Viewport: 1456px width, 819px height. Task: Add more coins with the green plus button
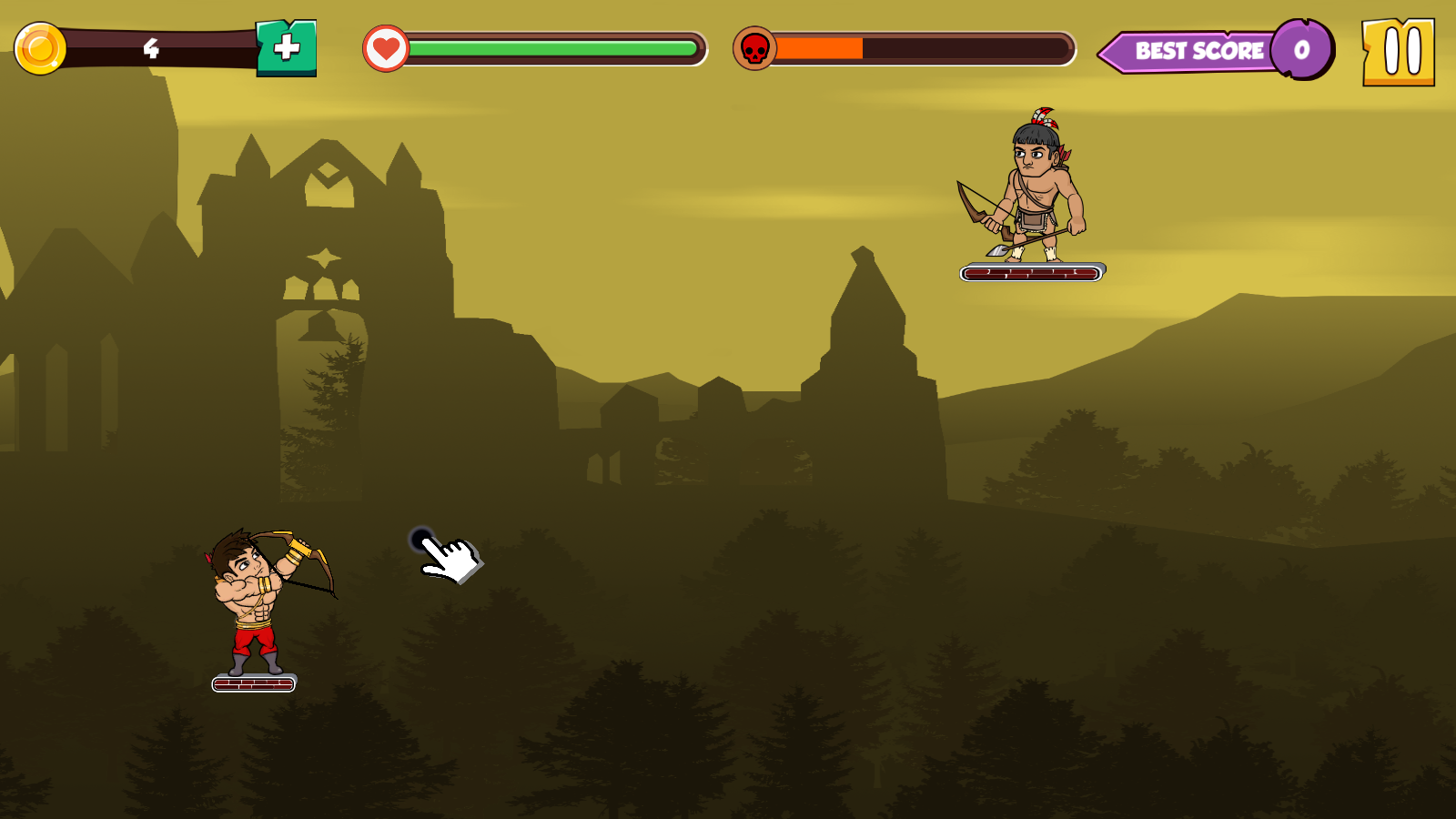tap(287, 48)
